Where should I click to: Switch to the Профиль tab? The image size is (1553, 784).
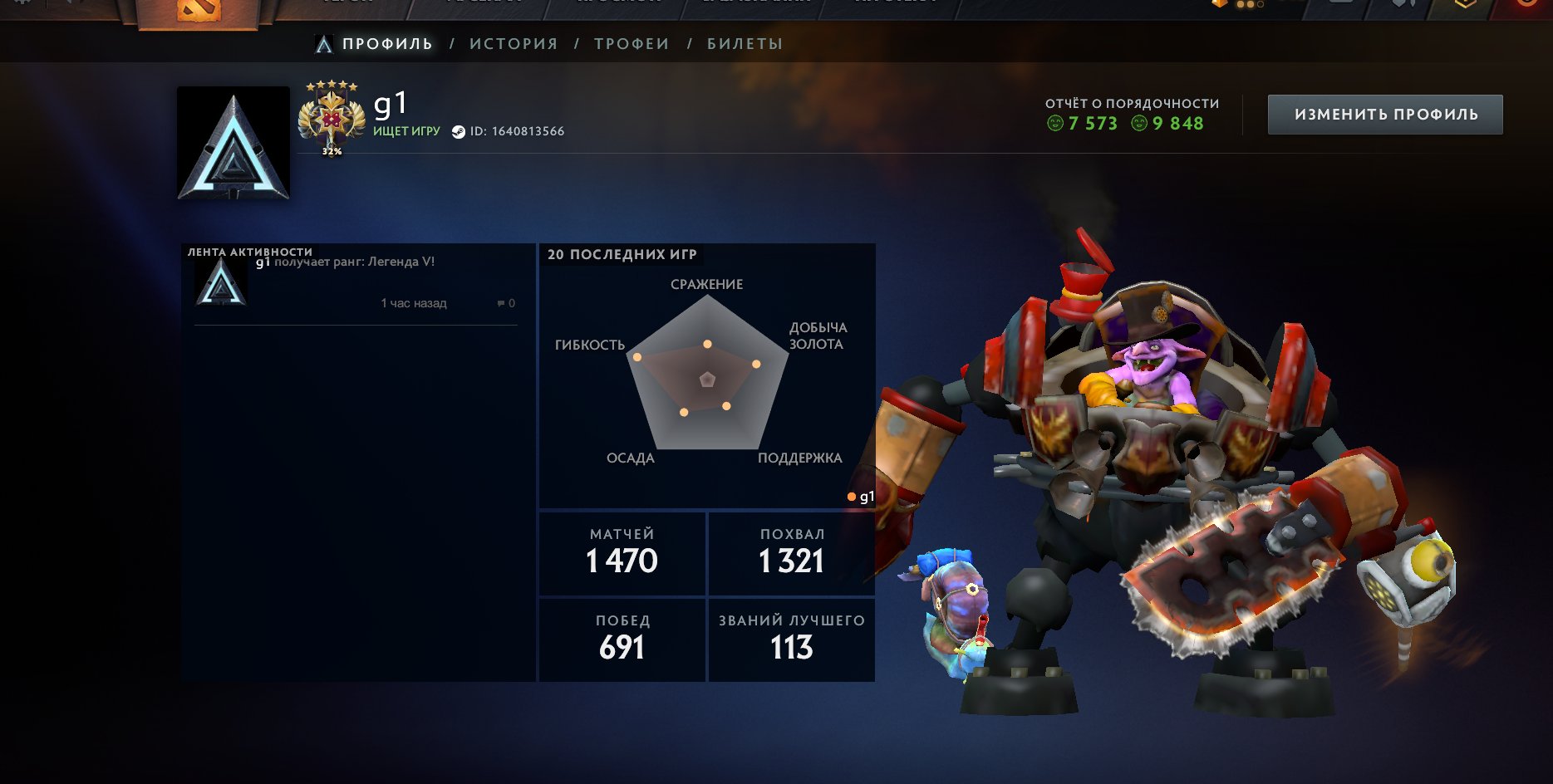pos(387,44)
